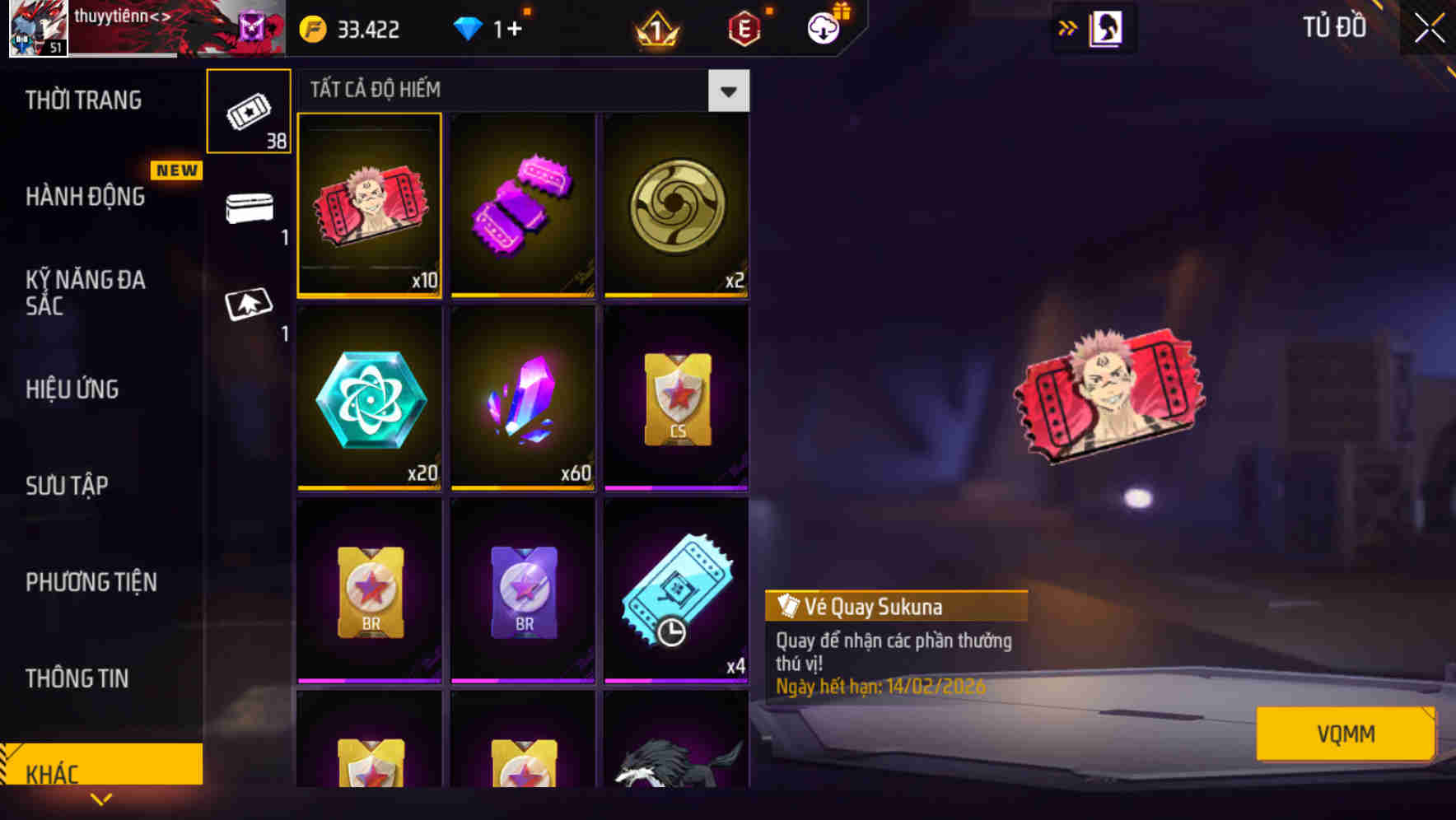Click the rank crown badge showing 1

pos(655,27)
